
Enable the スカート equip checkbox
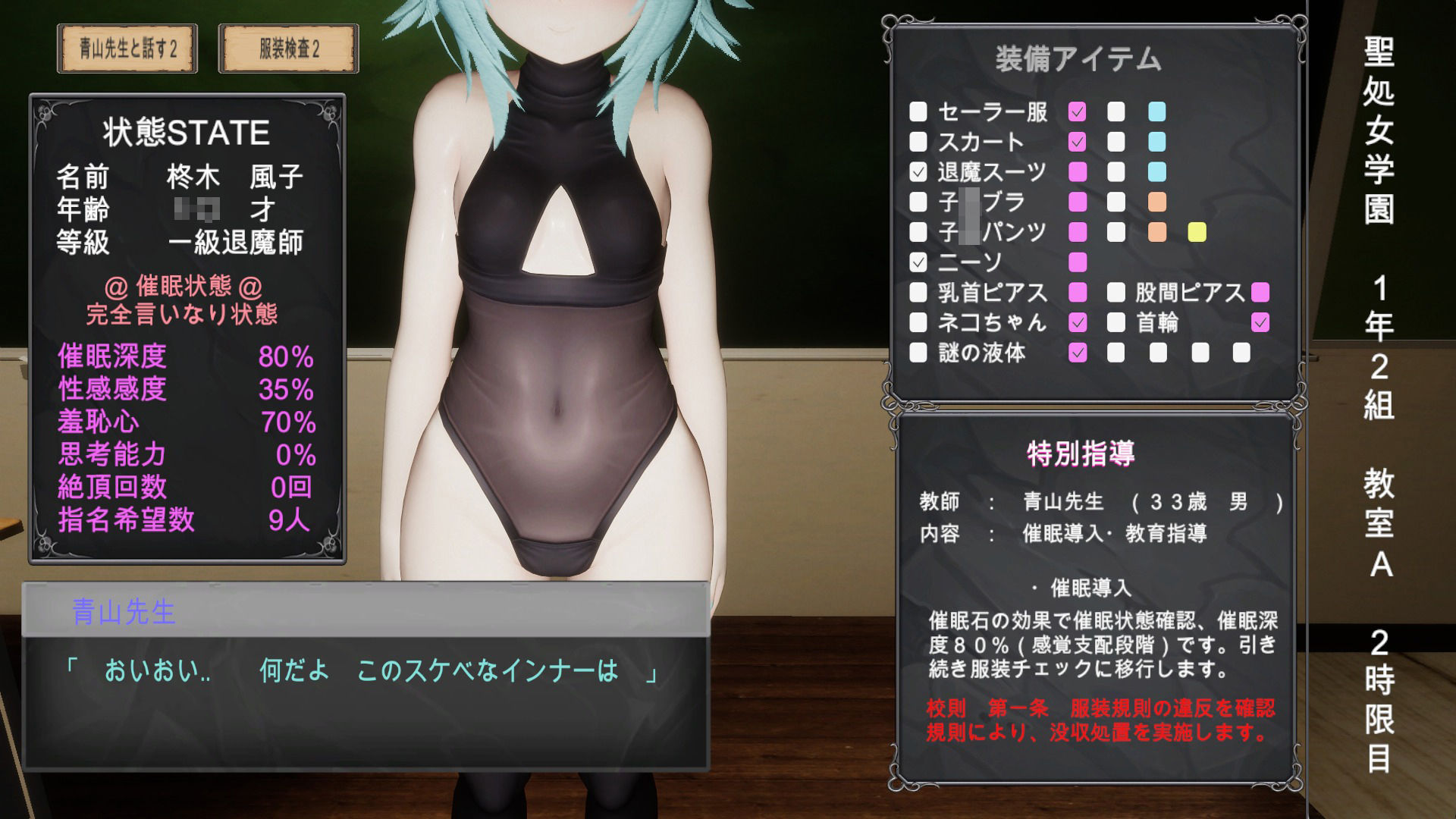tap(920, 143)
